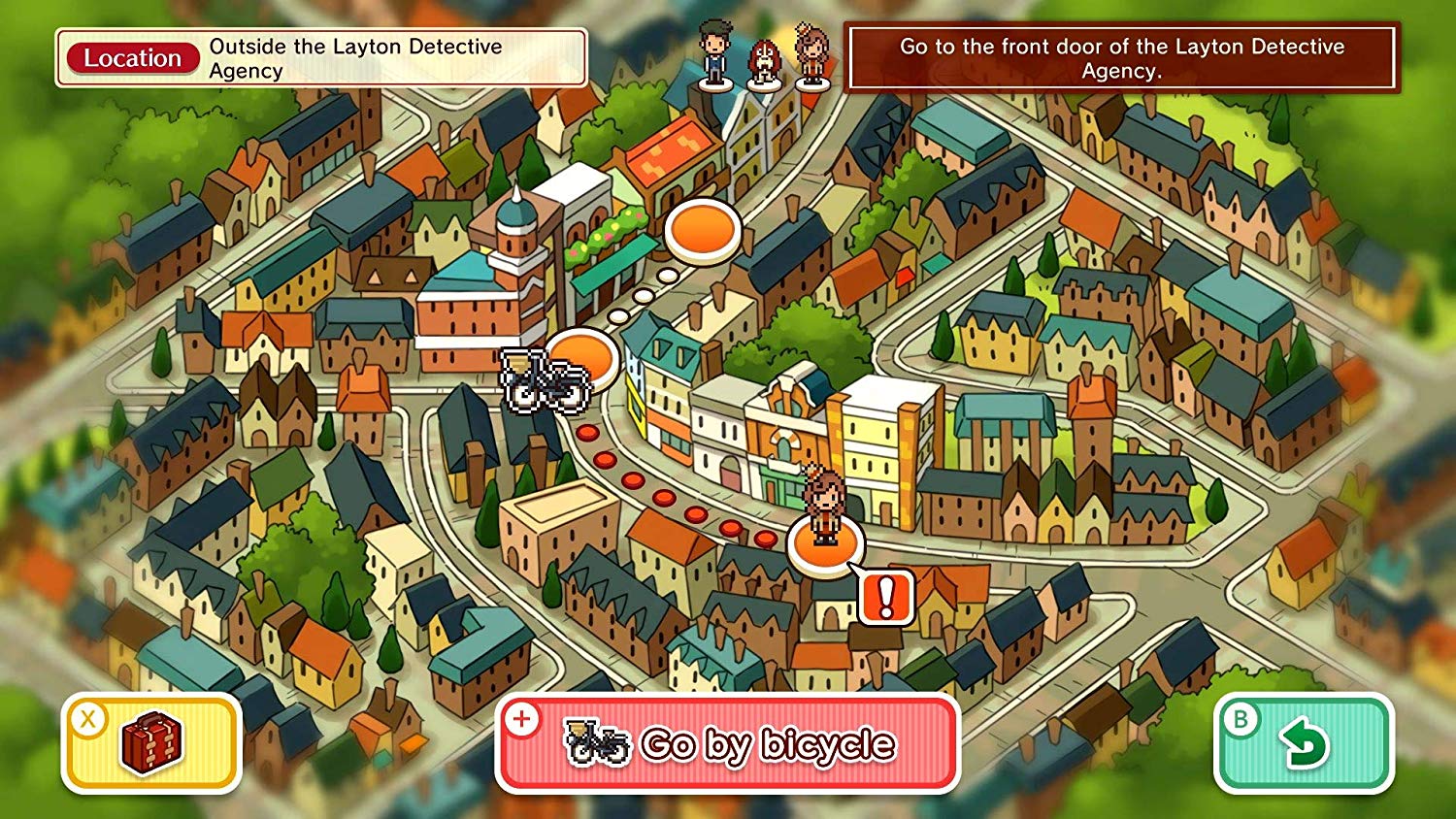Select Sherl the dog portrait
This screenshot has height=819, width=1456.
765,63
